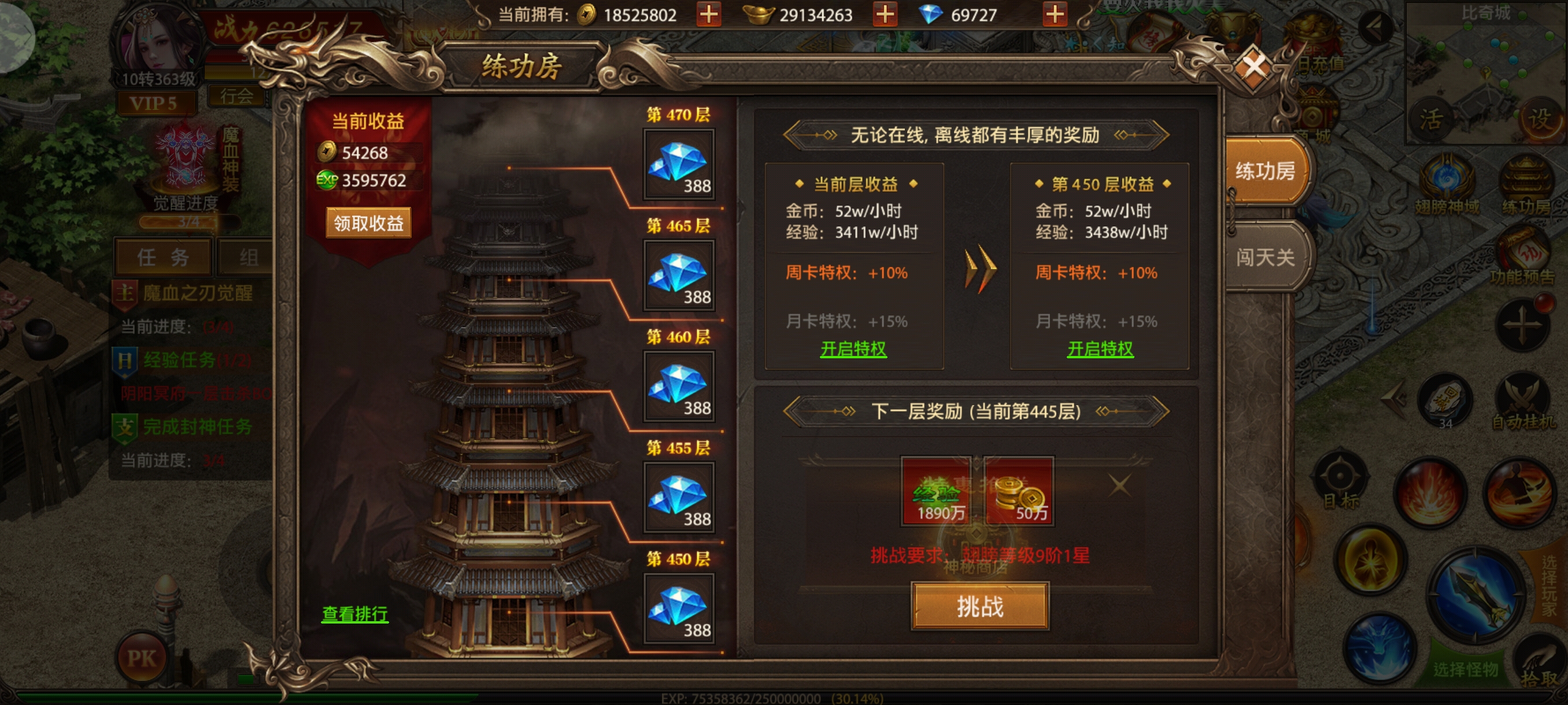Open the 查看排行 ranking link

pyautogui.click(x=354, y=614)
